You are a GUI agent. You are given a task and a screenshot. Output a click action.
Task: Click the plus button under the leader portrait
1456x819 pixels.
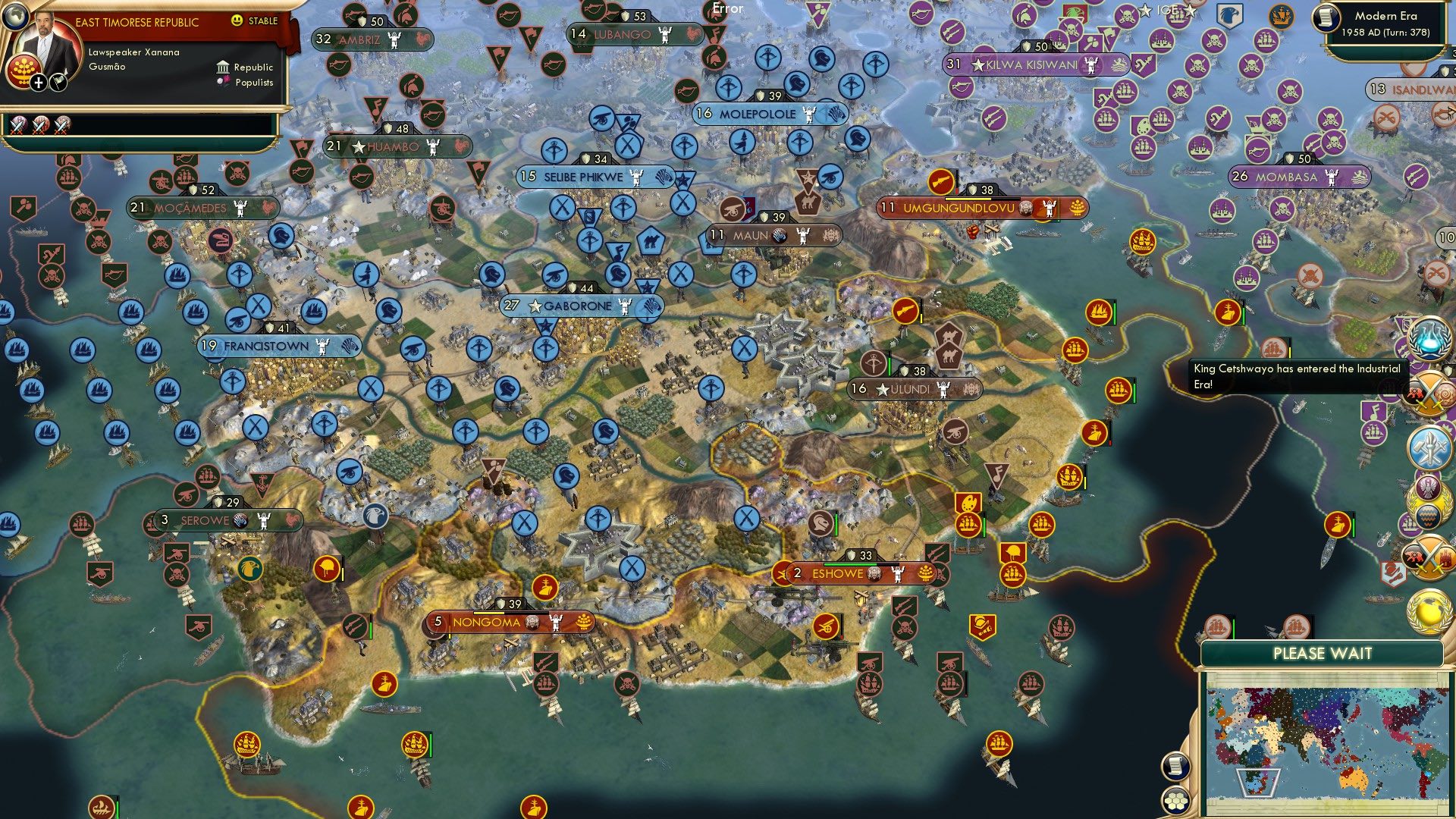coord(38,83)
